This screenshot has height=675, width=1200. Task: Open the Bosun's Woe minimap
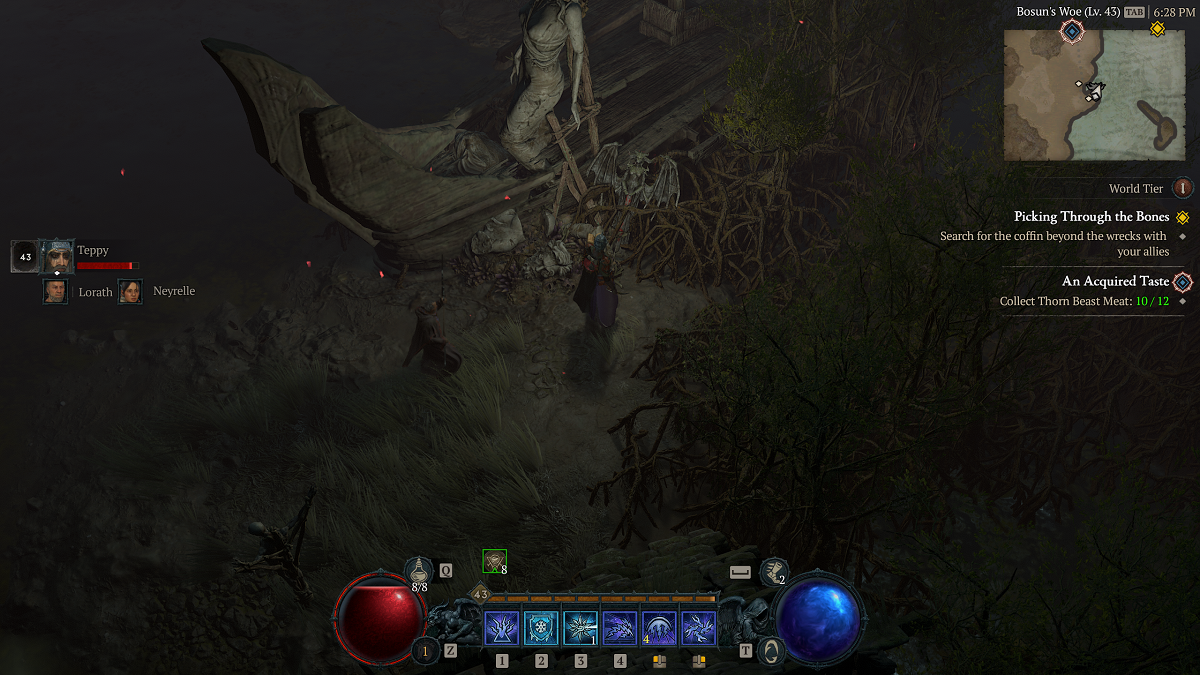point(1094,94)
